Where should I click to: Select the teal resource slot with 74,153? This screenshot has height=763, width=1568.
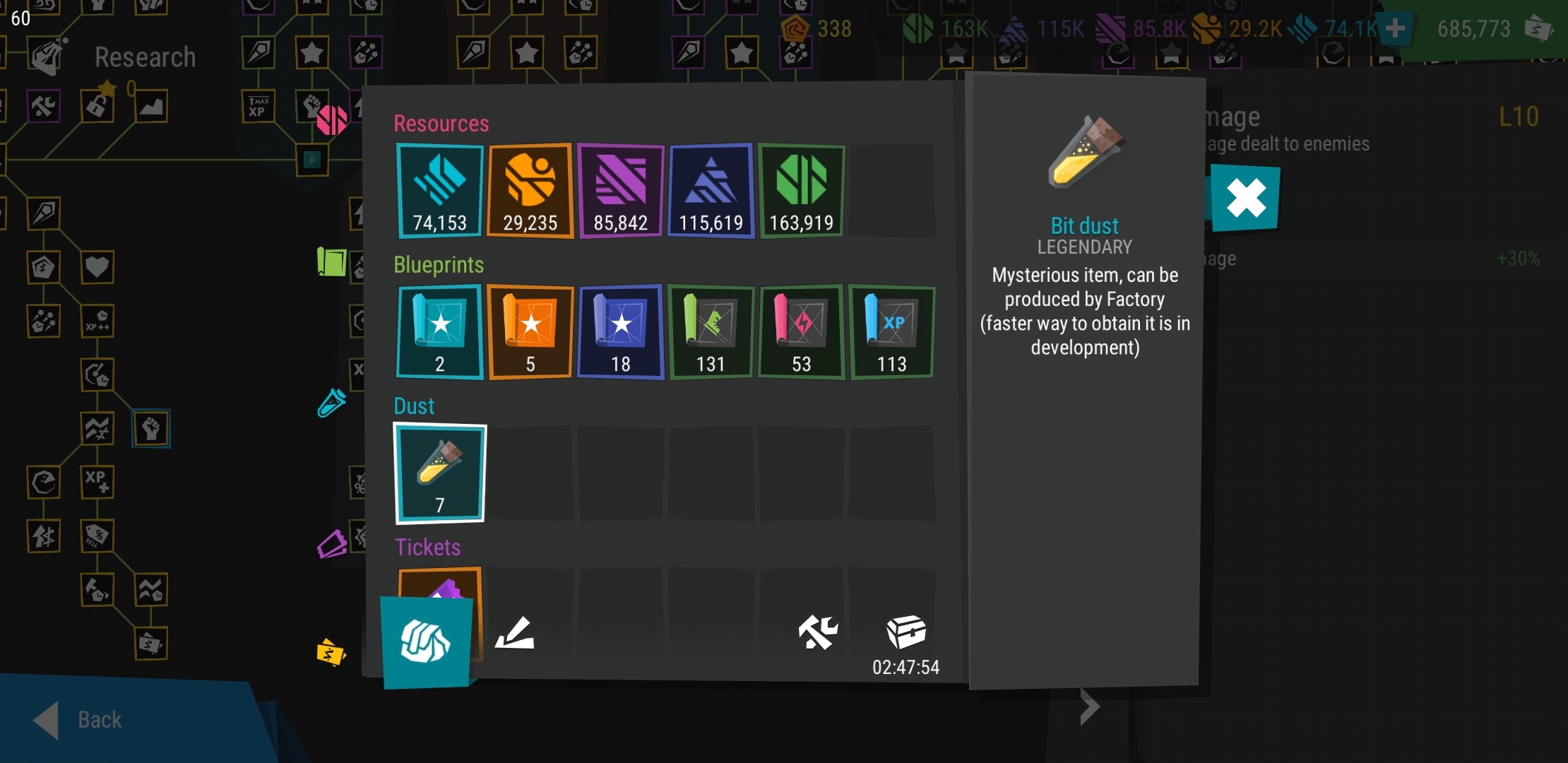pos(439,191)
